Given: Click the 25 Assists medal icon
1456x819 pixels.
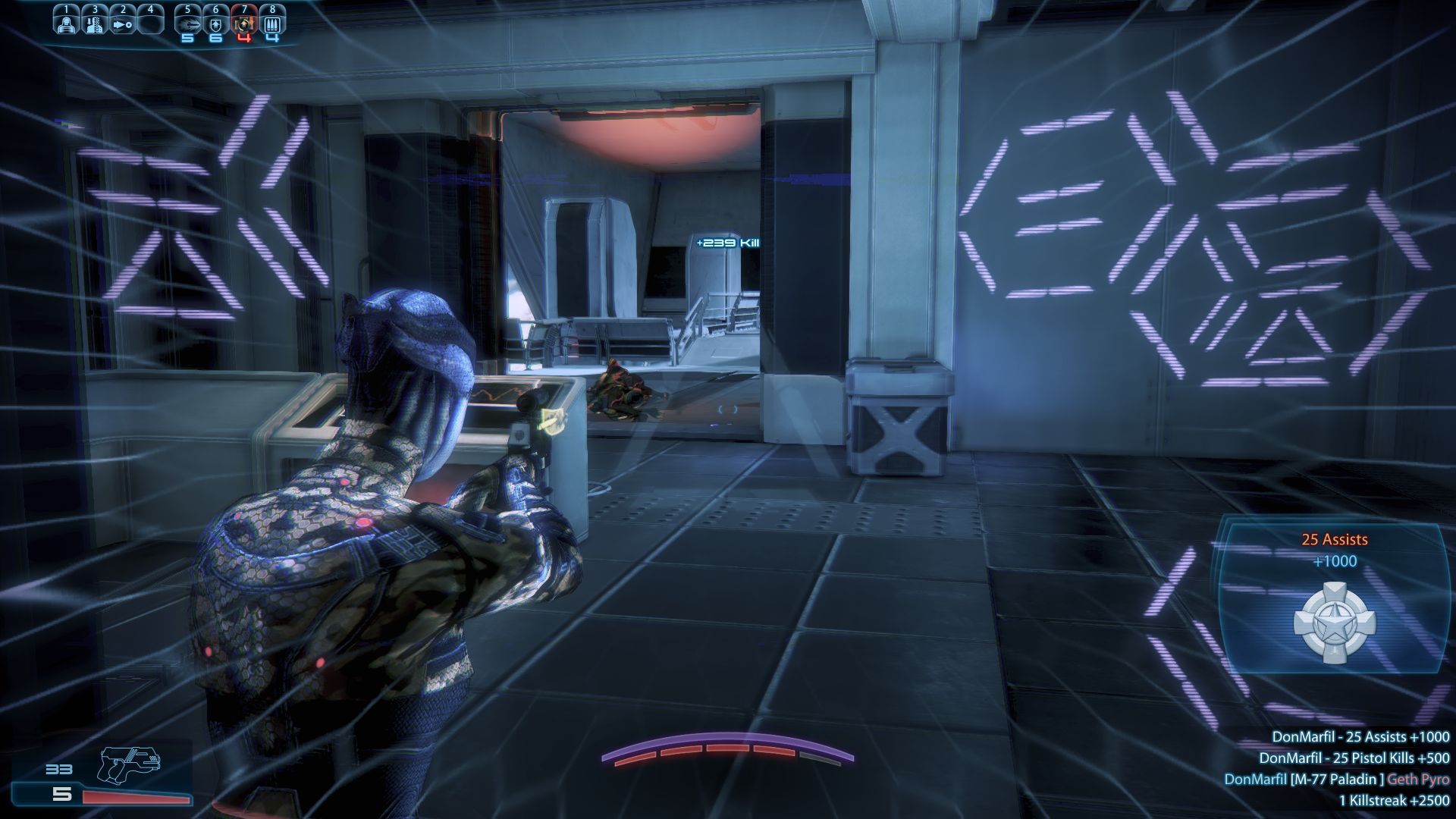Looking at the screenshot, I should coord(1334,623).
